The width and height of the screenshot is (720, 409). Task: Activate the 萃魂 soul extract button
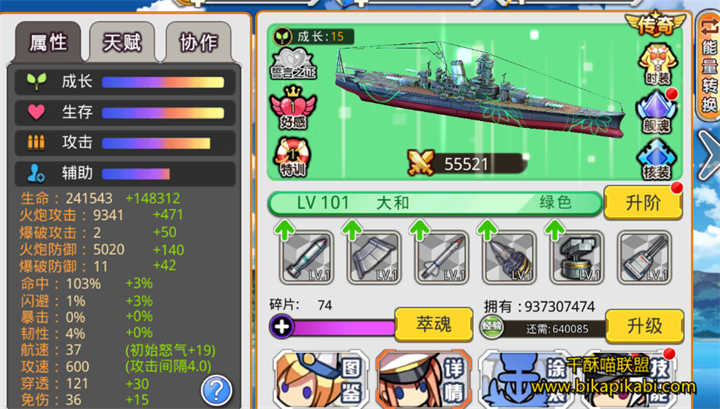[433, 324]
